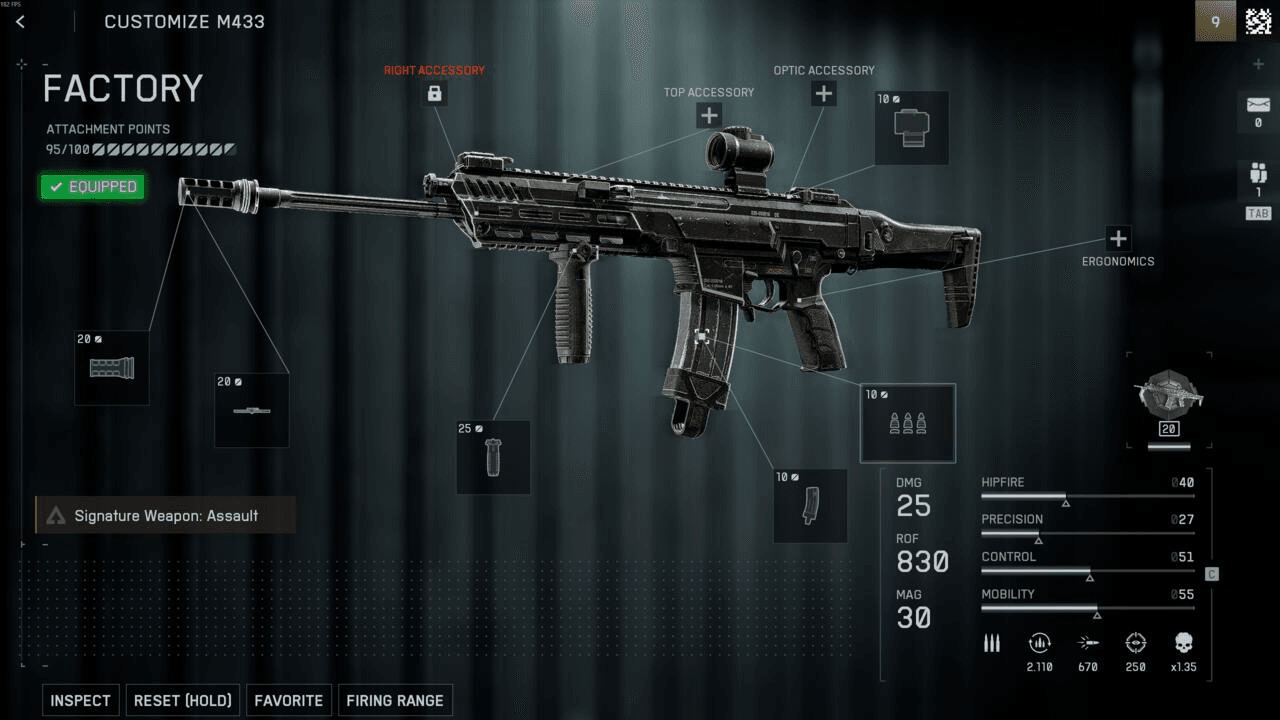The height and width of the screenshot is (720, 1280).
Task: Choose the vertical foregrip slot
Action: 493,457
